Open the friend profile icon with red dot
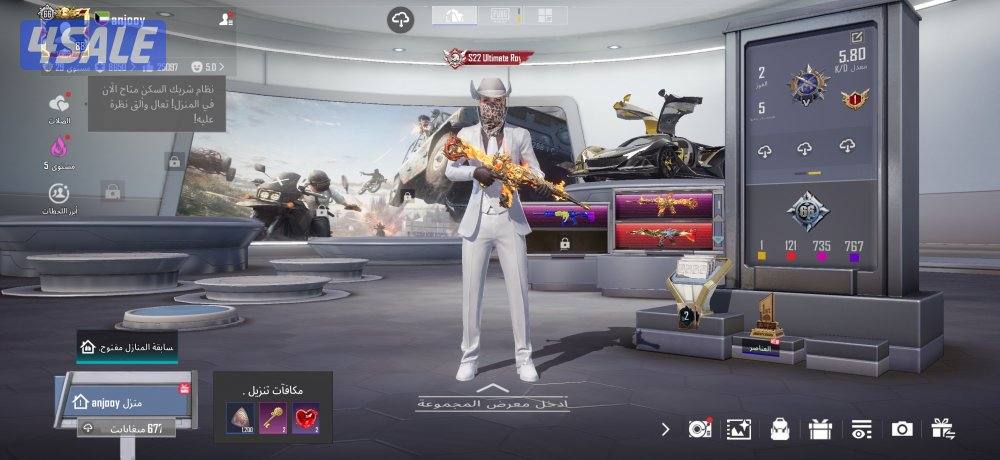 tap(227, 18)
